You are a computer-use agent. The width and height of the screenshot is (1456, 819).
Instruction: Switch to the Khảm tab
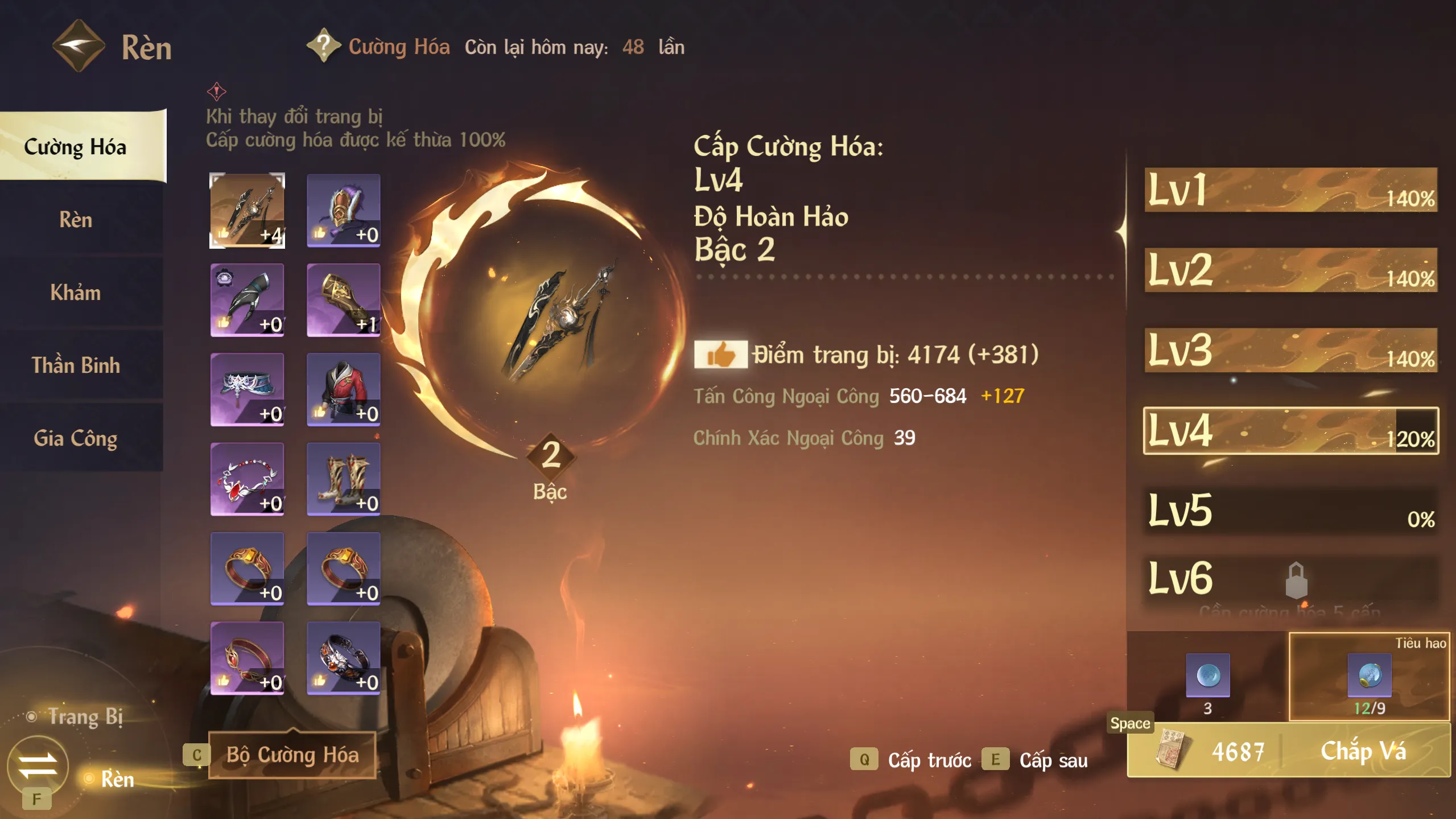[76, 293]
